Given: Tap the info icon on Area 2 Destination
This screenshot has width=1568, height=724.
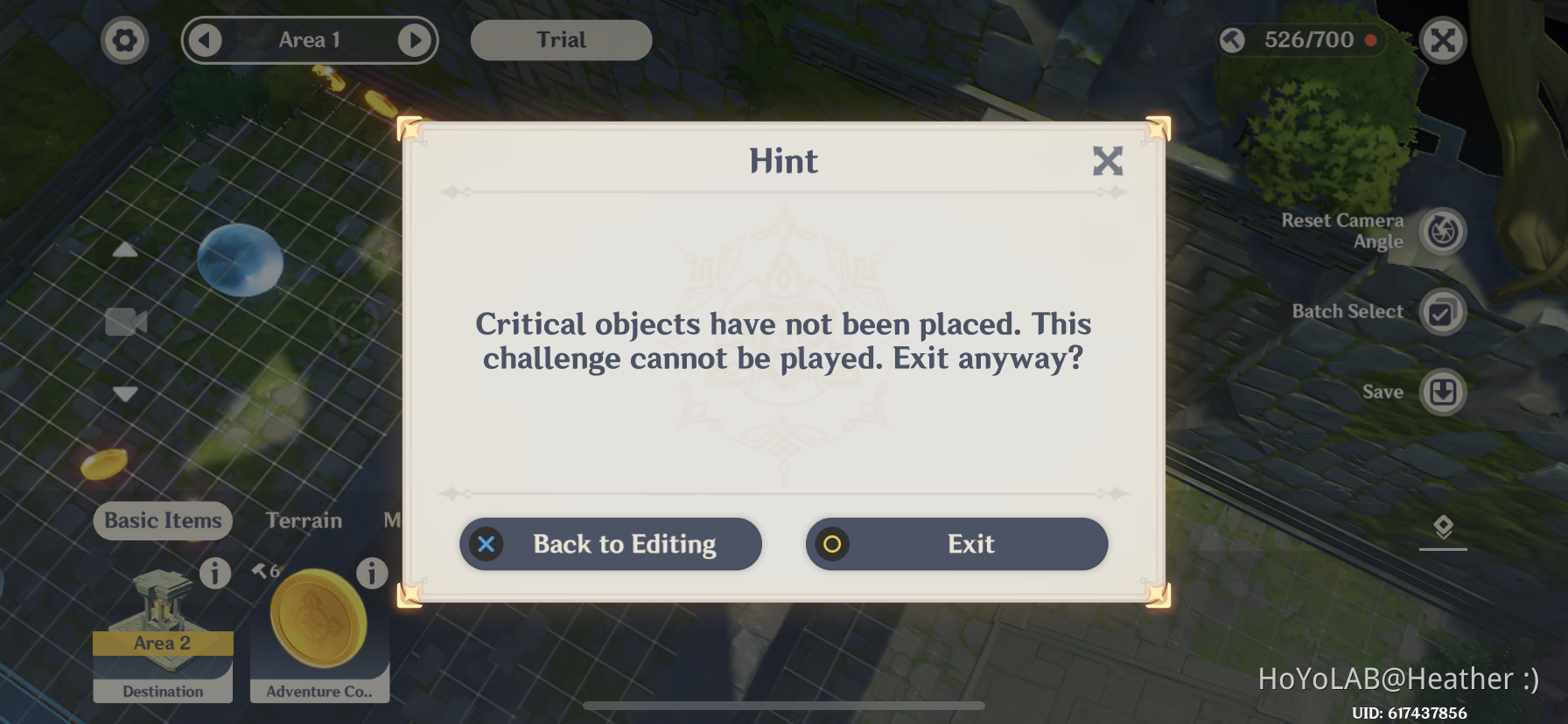Looking at the screenshot, I should (x=214, y=574).
